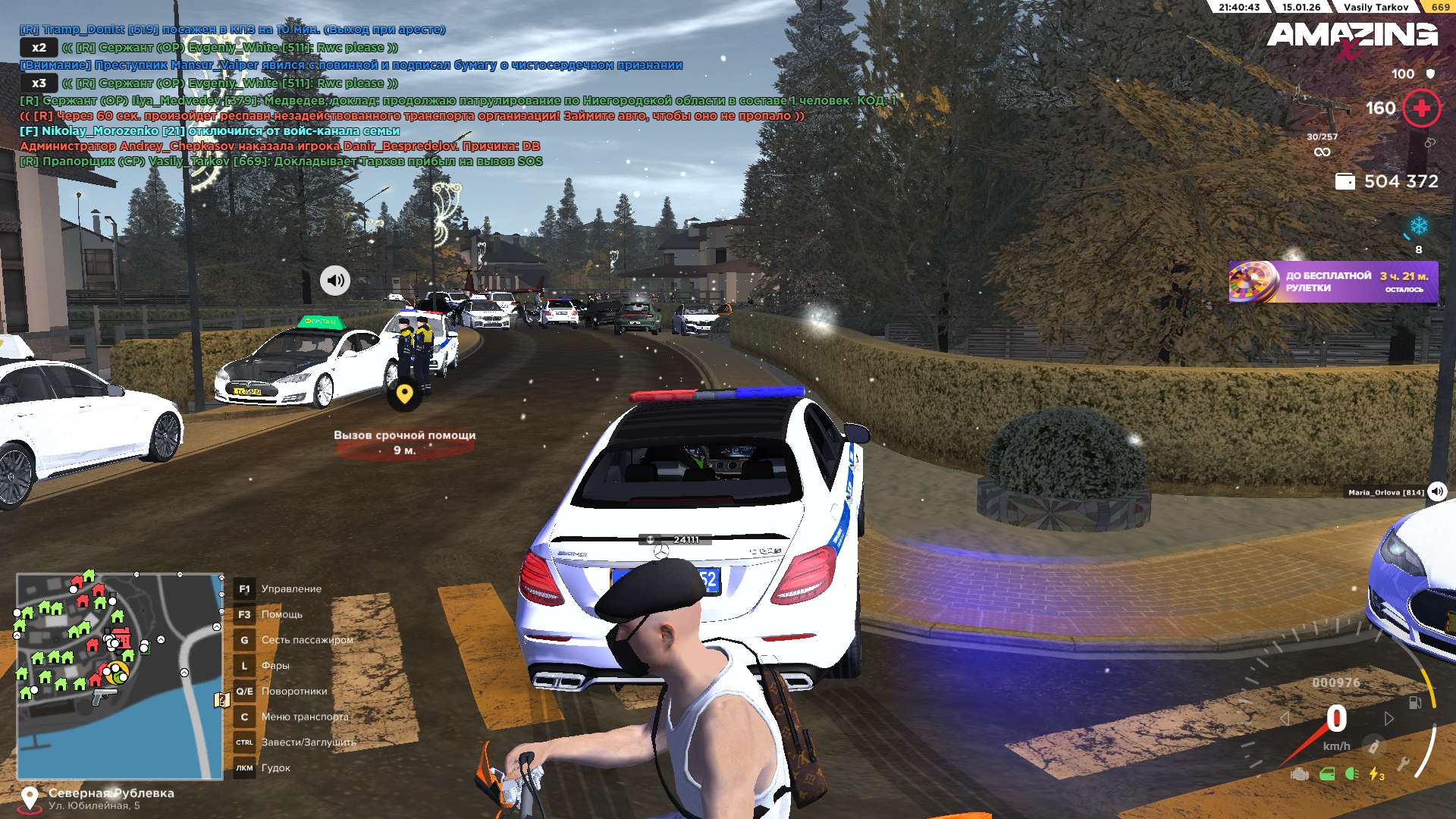Click the green headlights indicator icon
Image resolution: width=1456 pixels, height=819 pixels.
[x=1351, y=774]
